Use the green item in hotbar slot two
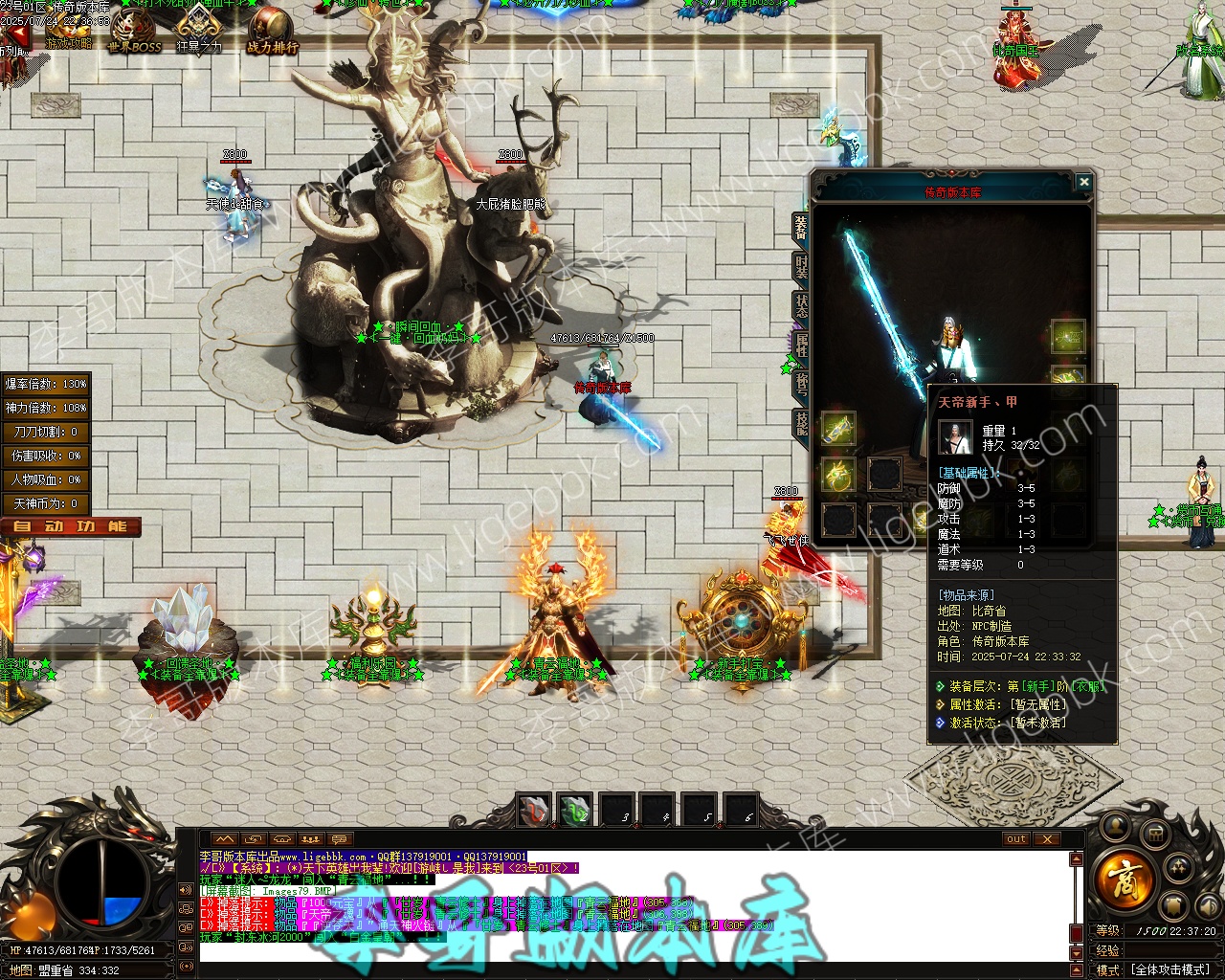This screenshot has width=1225, height=980. tap(575, 811)
